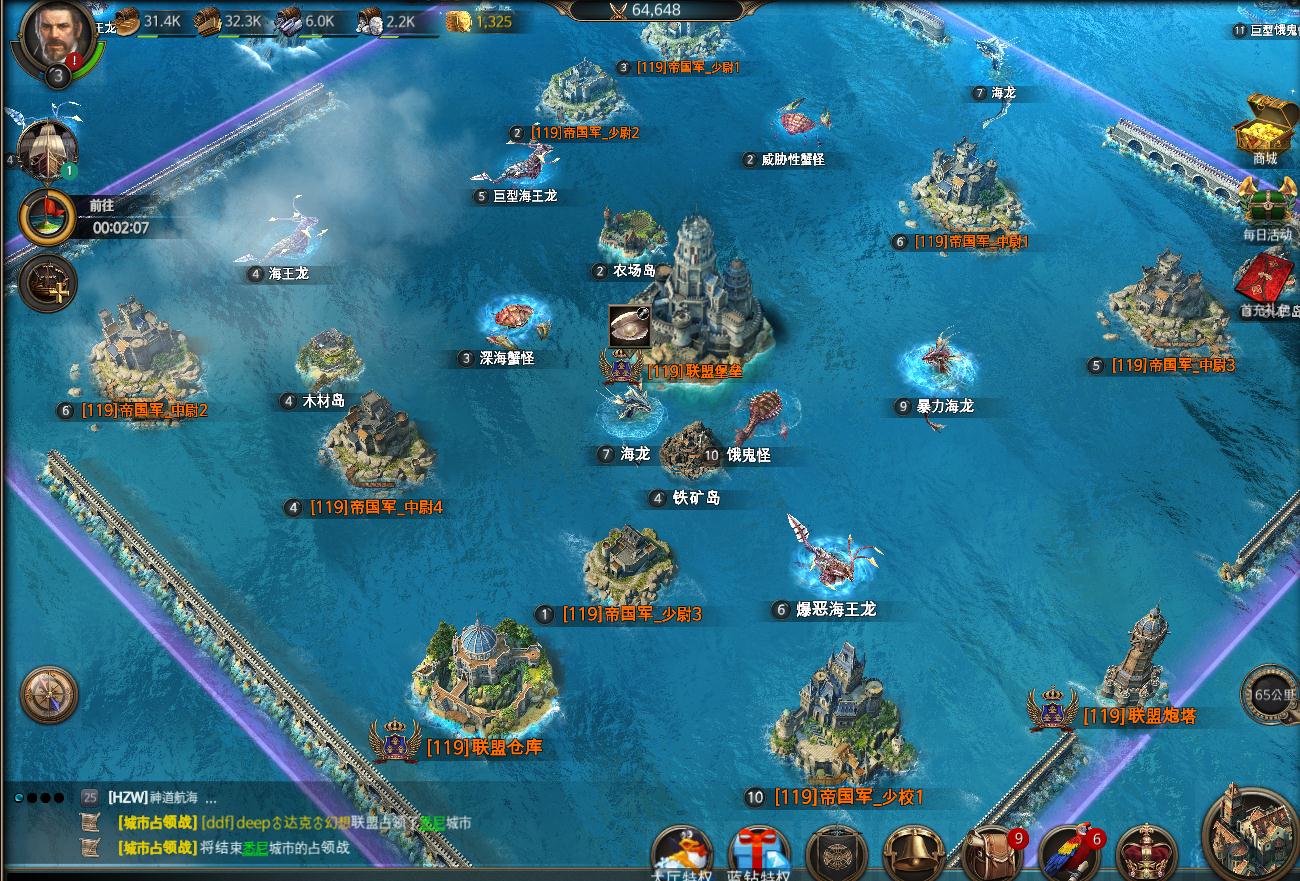Screen dimensions: 1300x881
Task: Open the compass navigation button
Action: point(49,694)
